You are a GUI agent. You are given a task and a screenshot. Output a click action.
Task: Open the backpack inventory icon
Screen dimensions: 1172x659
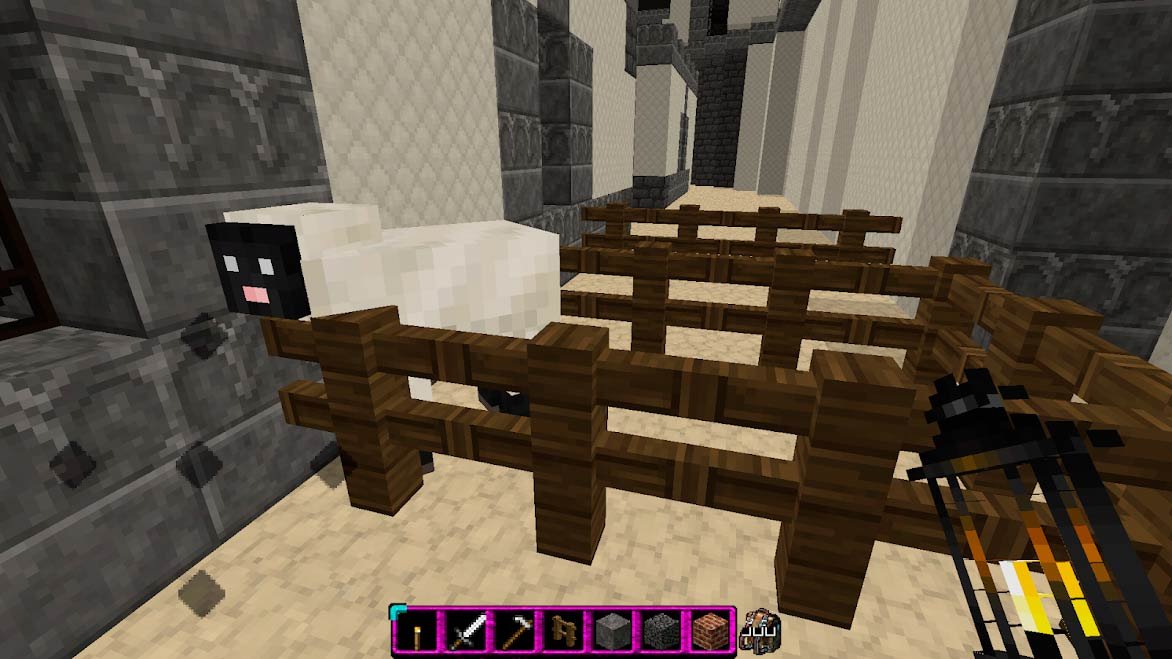[x=761, y=631]
